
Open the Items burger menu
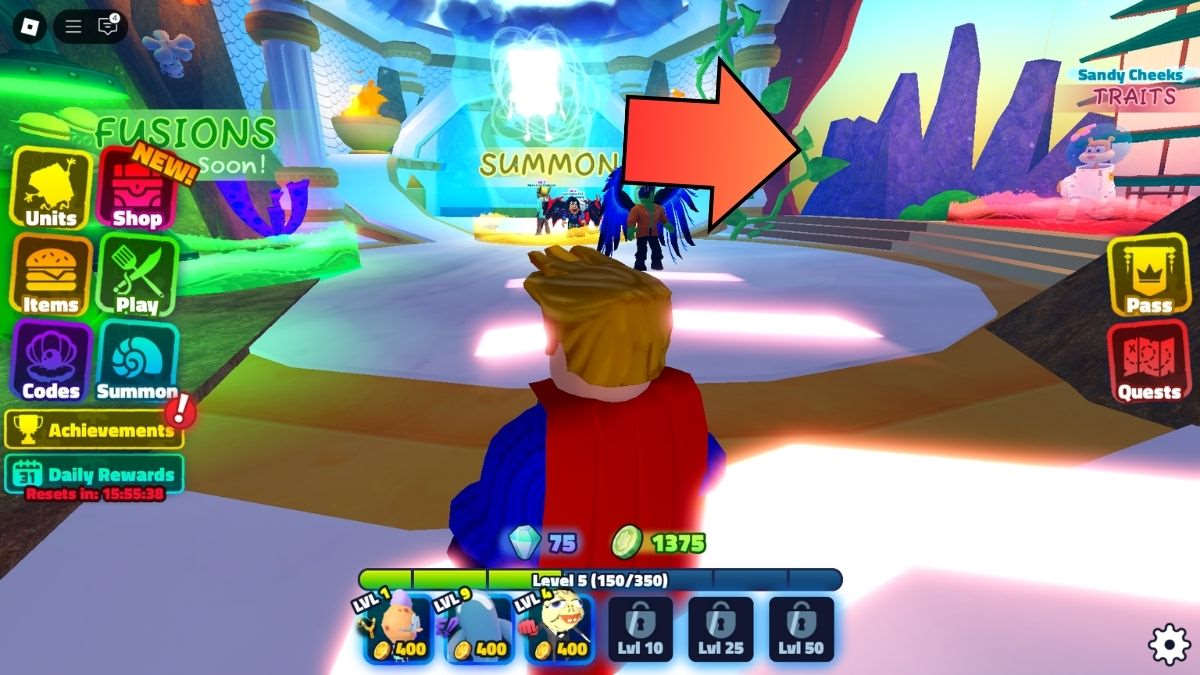click(51, 275)
